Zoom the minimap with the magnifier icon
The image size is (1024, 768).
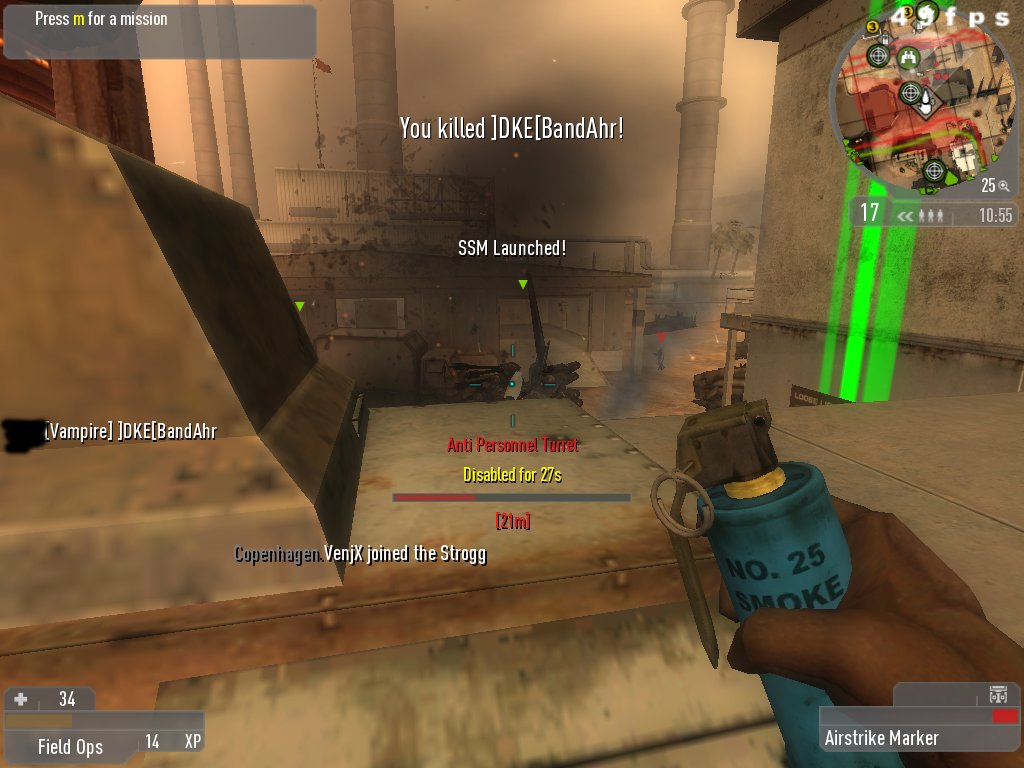(x=1003, y=186)
